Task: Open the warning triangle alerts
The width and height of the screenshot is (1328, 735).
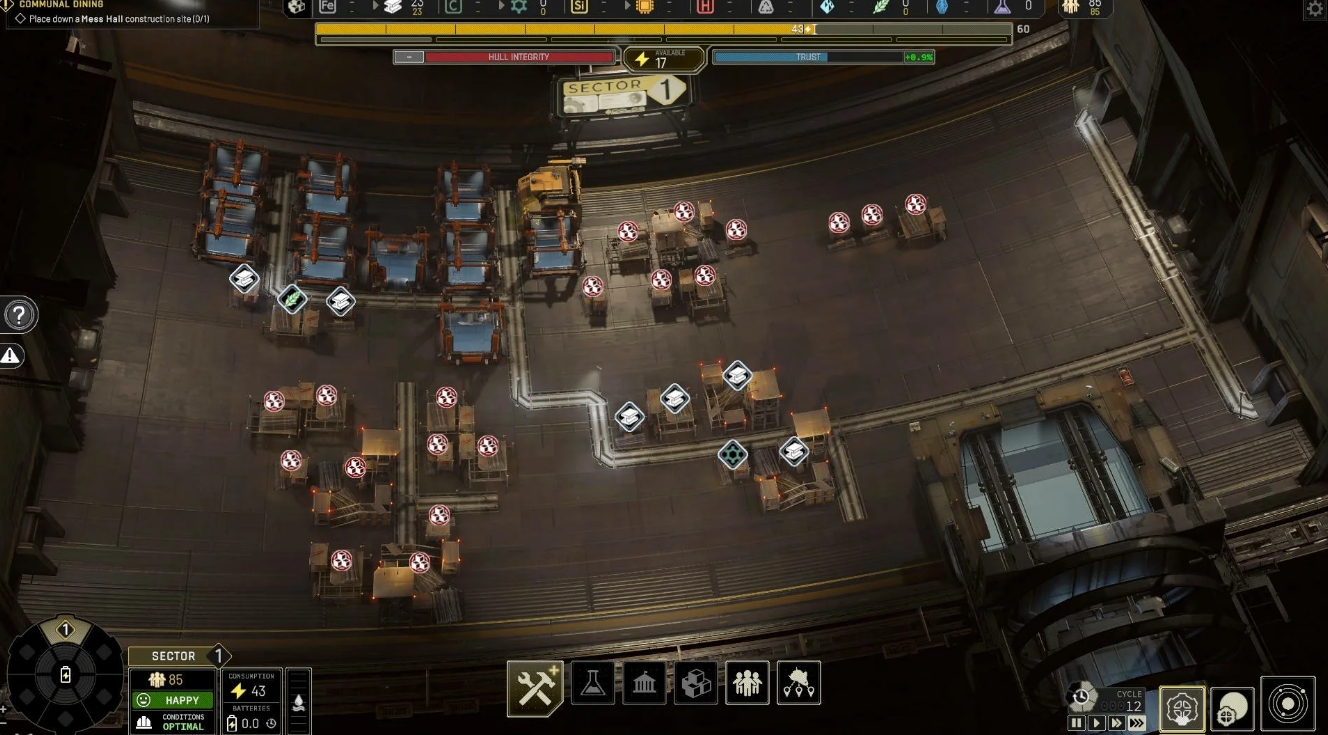Action: [x=11, y=355]
